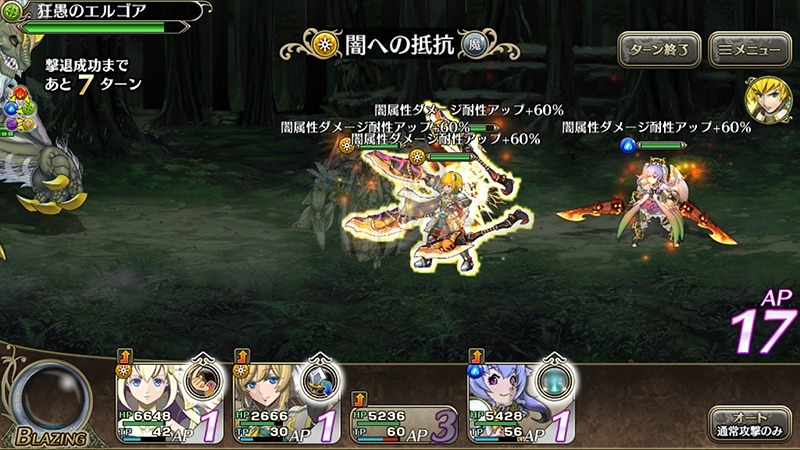
Task: Use the white-haired character's fist skill icon
Action: pyautogui.click(x=203, y=380)
